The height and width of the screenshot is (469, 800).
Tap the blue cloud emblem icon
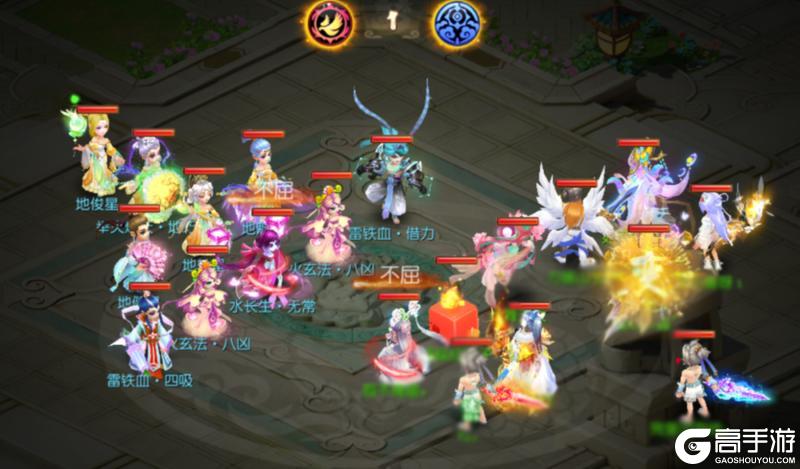pos(454,23)
